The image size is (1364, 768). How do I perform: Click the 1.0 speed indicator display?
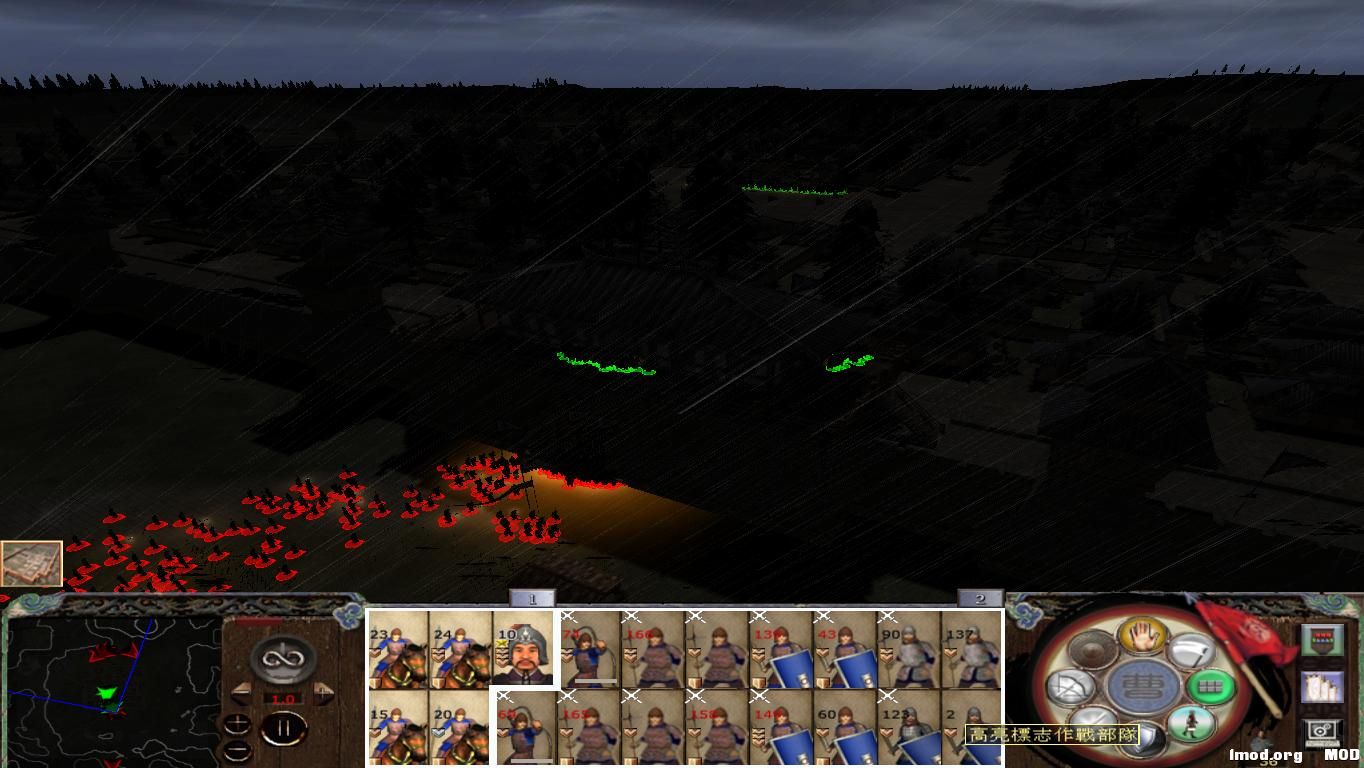283,698
